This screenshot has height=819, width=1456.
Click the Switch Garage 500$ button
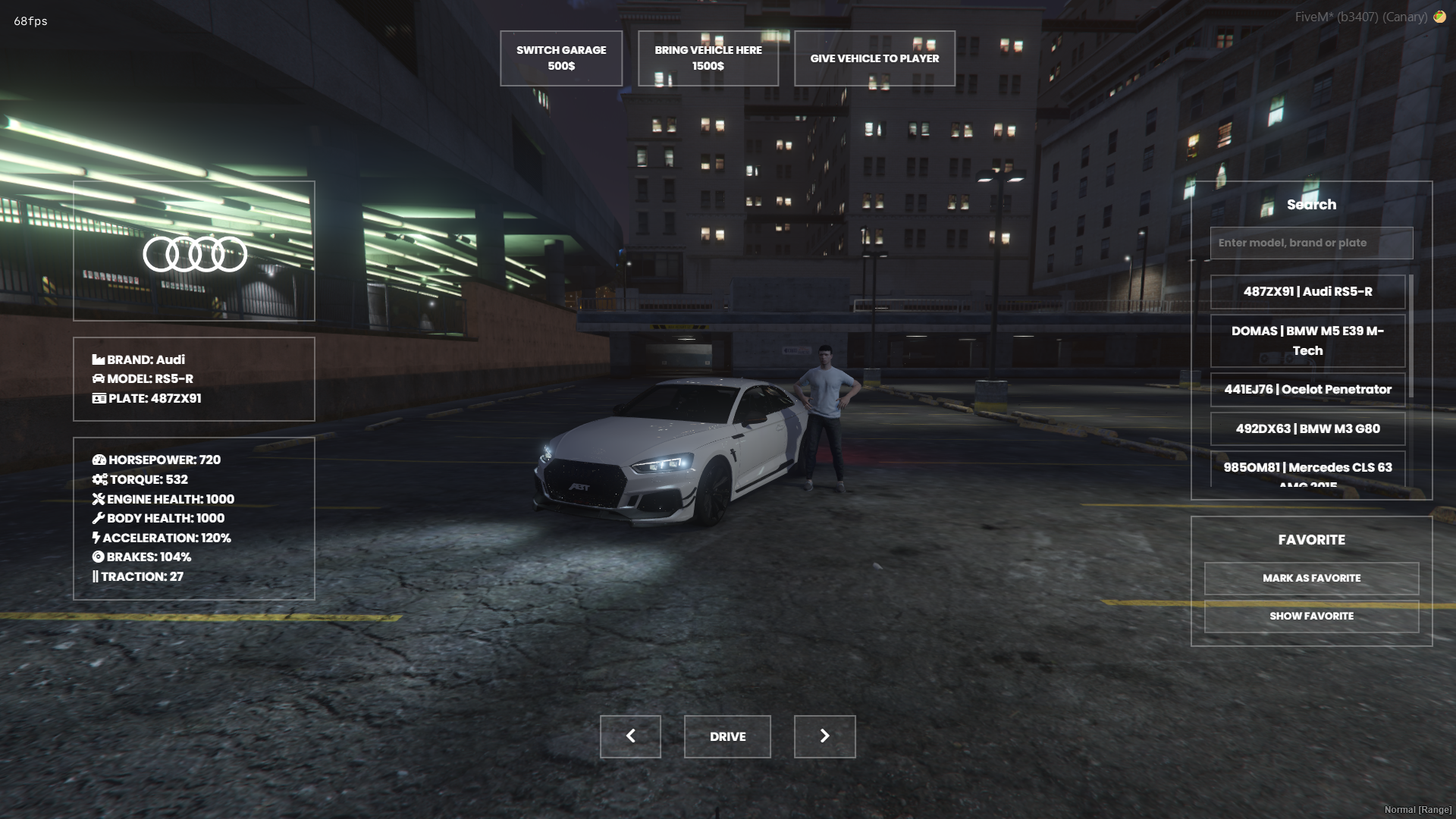(x=561, y=58)
